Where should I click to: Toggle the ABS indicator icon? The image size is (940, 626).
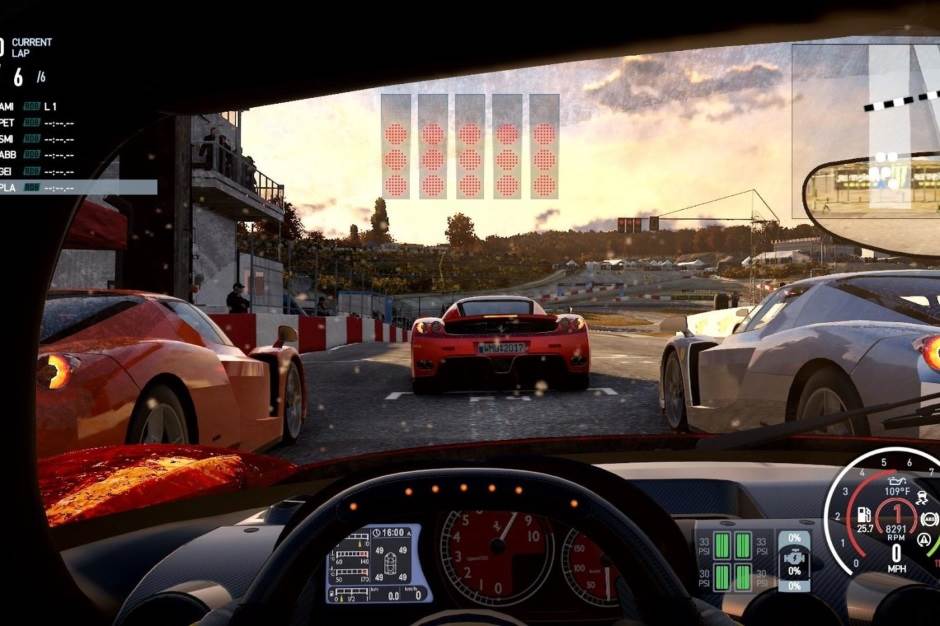point(929,519)
